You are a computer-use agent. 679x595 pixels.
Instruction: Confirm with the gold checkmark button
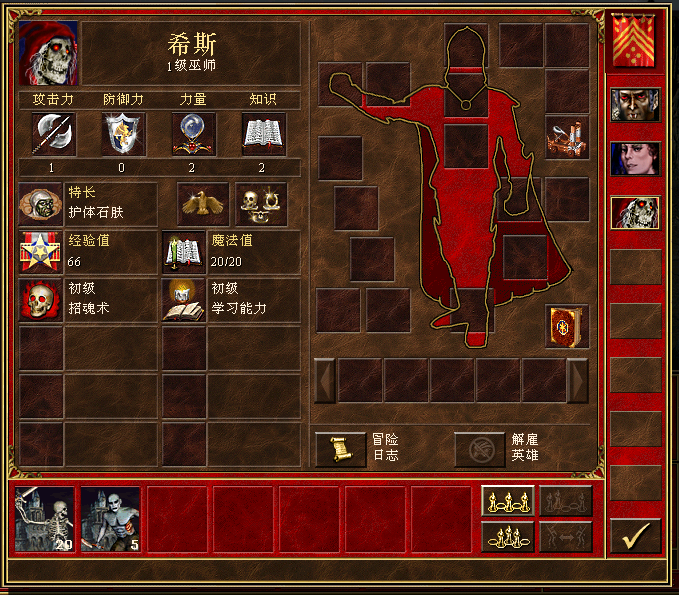pos(635,536)
